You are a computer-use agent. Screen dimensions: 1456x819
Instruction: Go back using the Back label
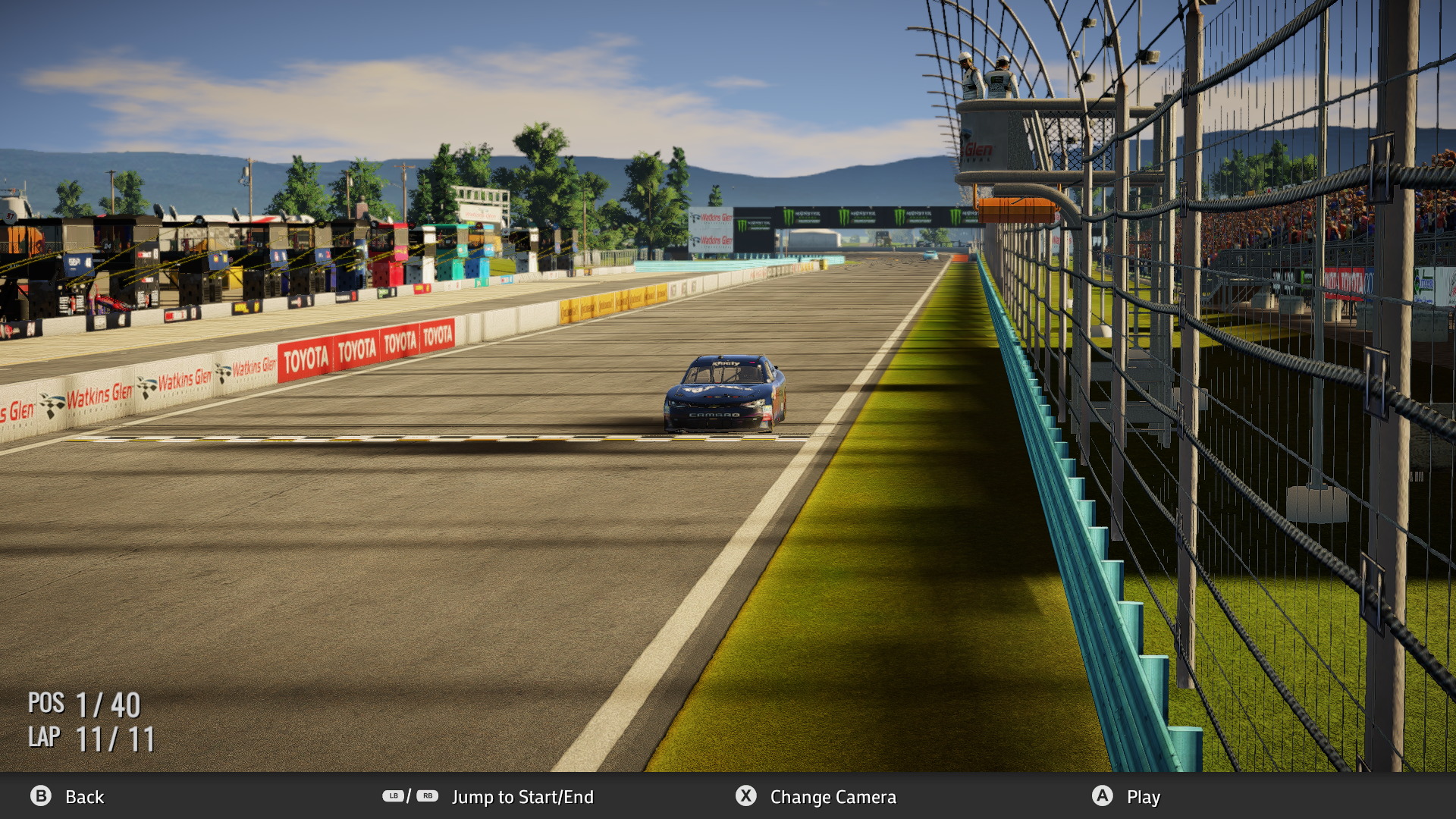[83, 797]
